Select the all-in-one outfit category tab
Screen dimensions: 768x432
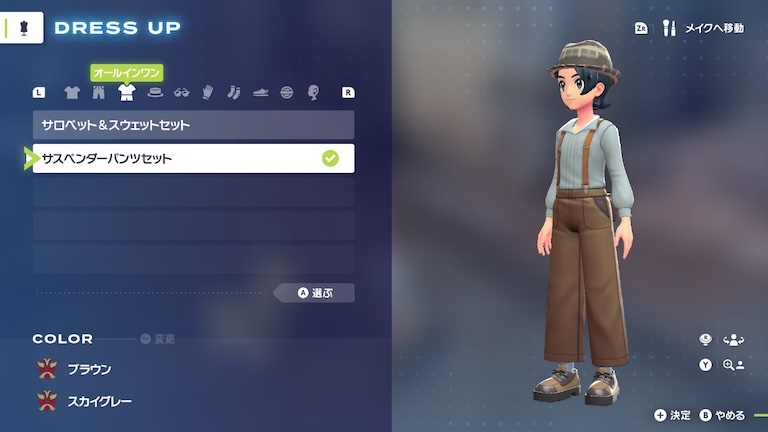pyautogui.click(x=126, y=93)
